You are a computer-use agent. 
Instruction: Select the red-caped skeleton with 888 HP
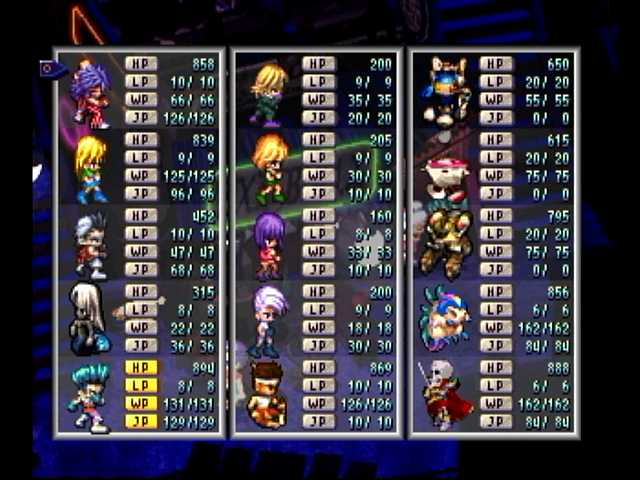[446, 394]
